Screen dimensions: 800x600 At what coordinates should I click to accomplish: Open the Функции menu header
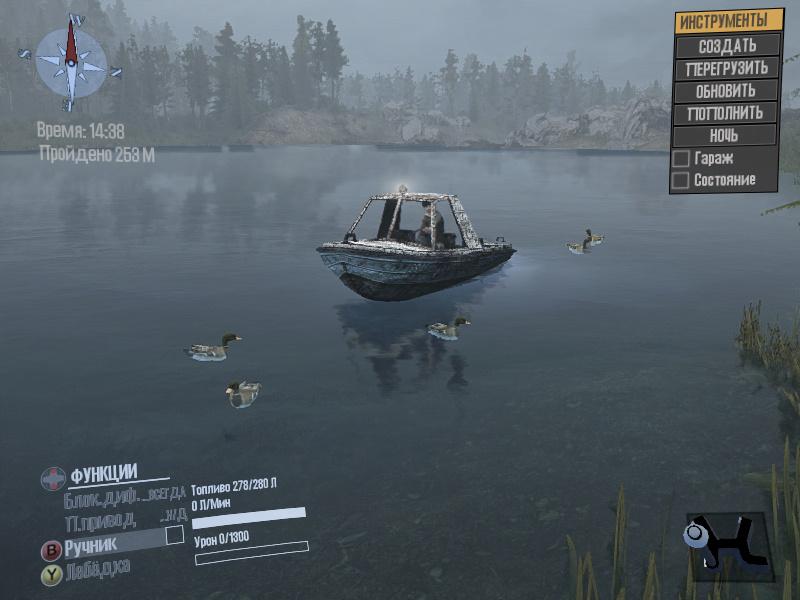coord(103,474)
